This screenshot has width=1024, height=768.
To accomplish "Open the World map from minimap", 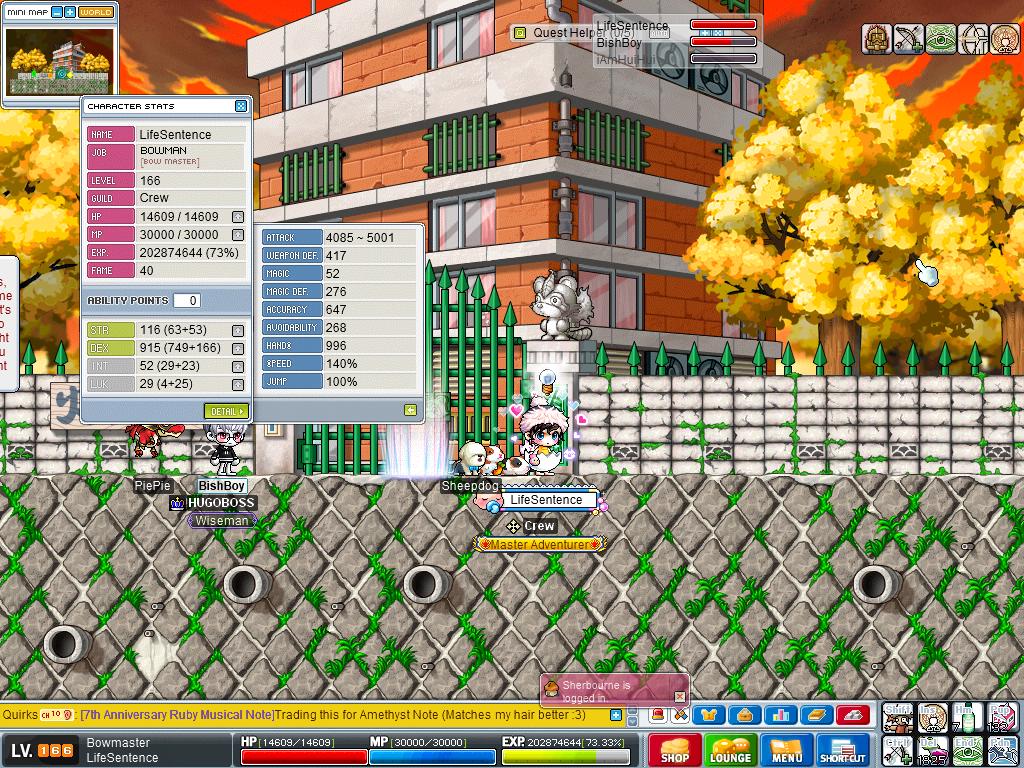I will [96, 12].
